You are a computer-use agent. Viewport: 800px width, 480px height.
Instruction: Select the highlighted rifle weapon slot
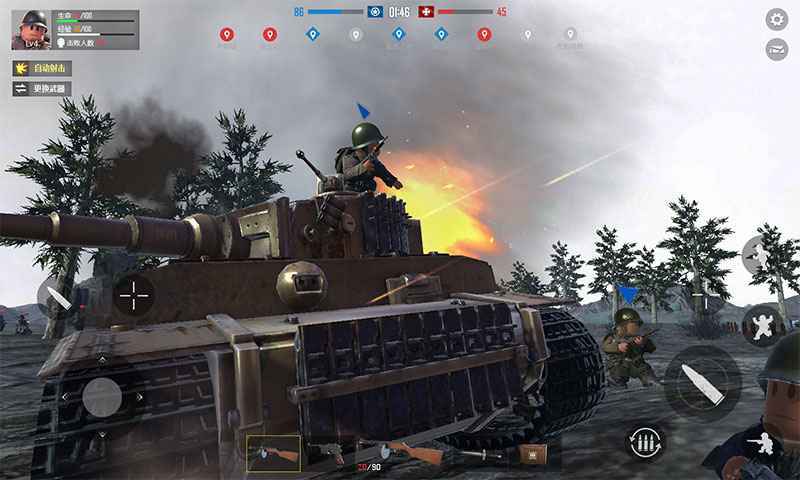coord(273,453)
